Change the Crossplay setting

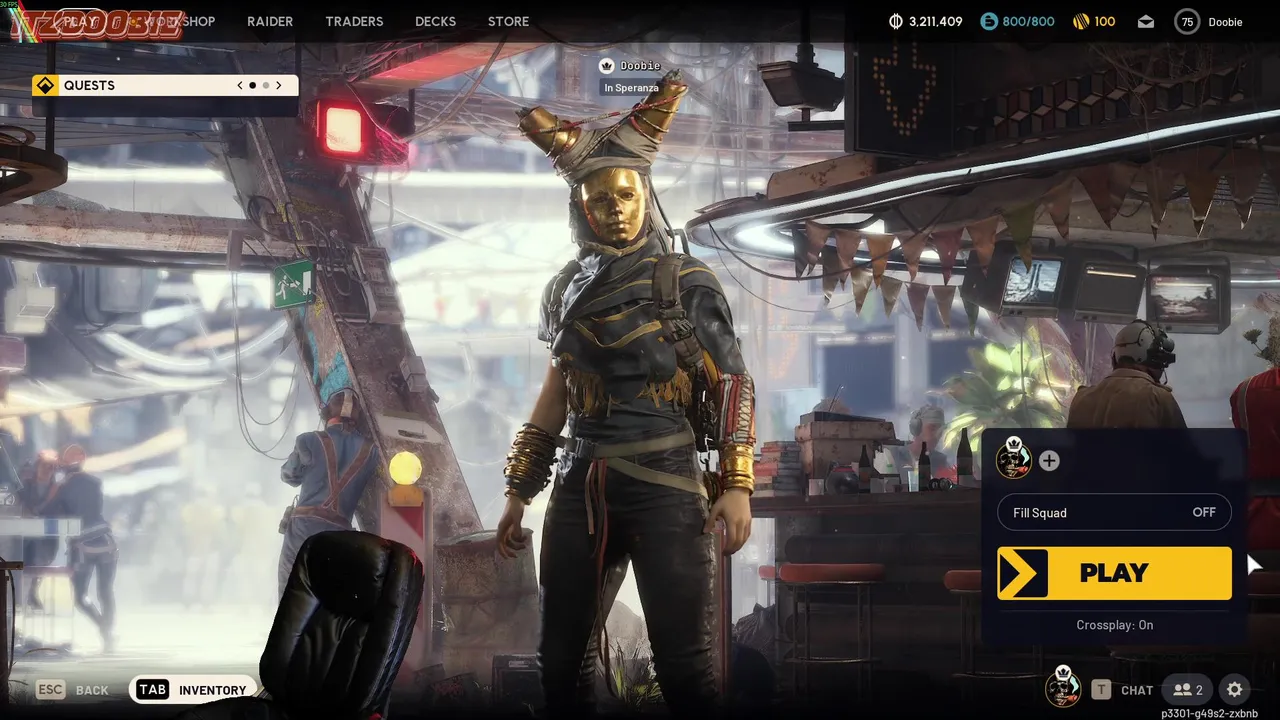(x=1114, y=625)
